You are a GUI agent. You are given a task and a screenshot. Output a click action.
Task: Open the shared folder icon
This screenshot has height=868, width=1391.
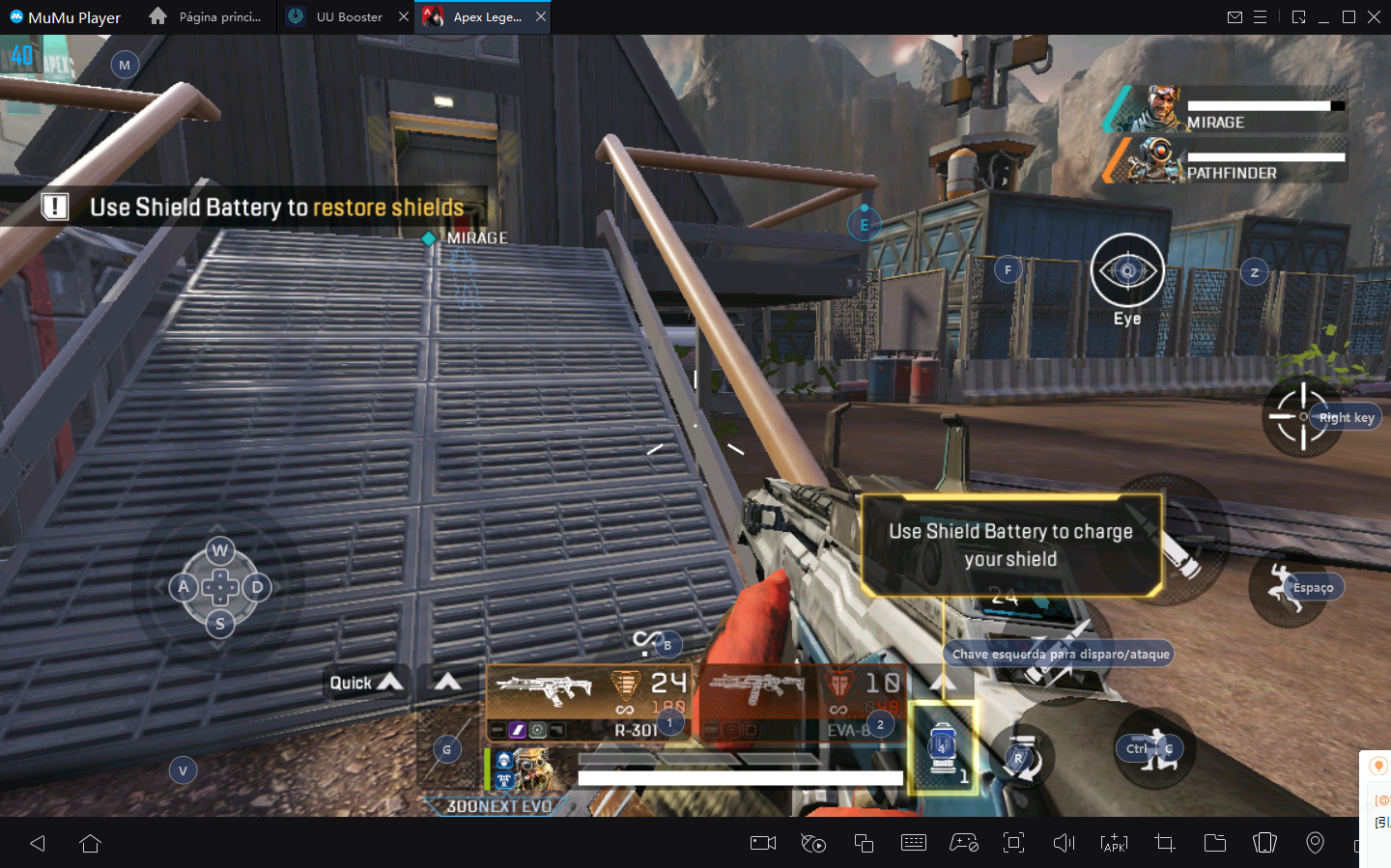click(x=1214, y=843)
